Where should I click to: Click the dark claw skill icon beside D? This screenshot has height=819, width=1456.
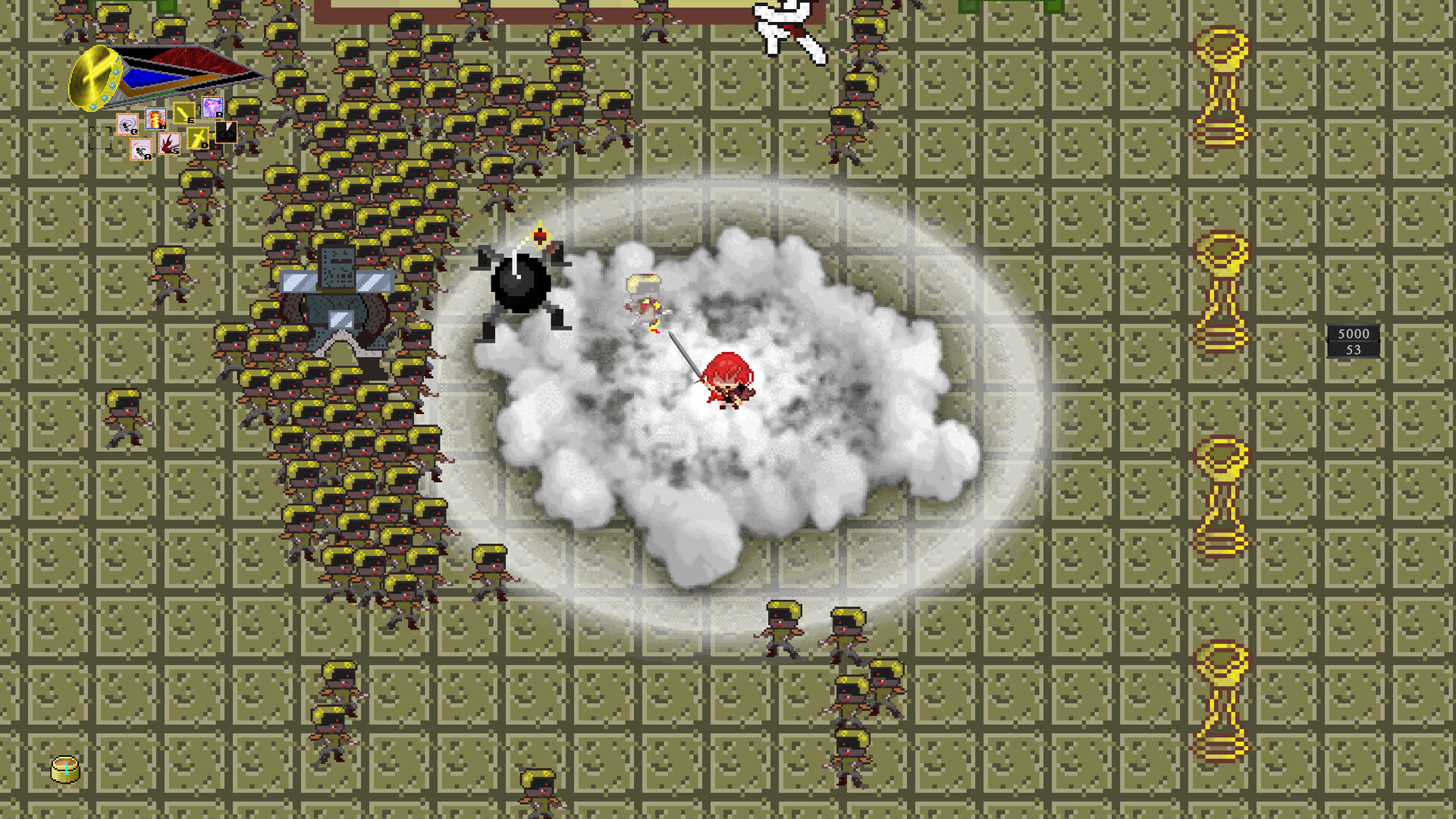click(227, 132)
